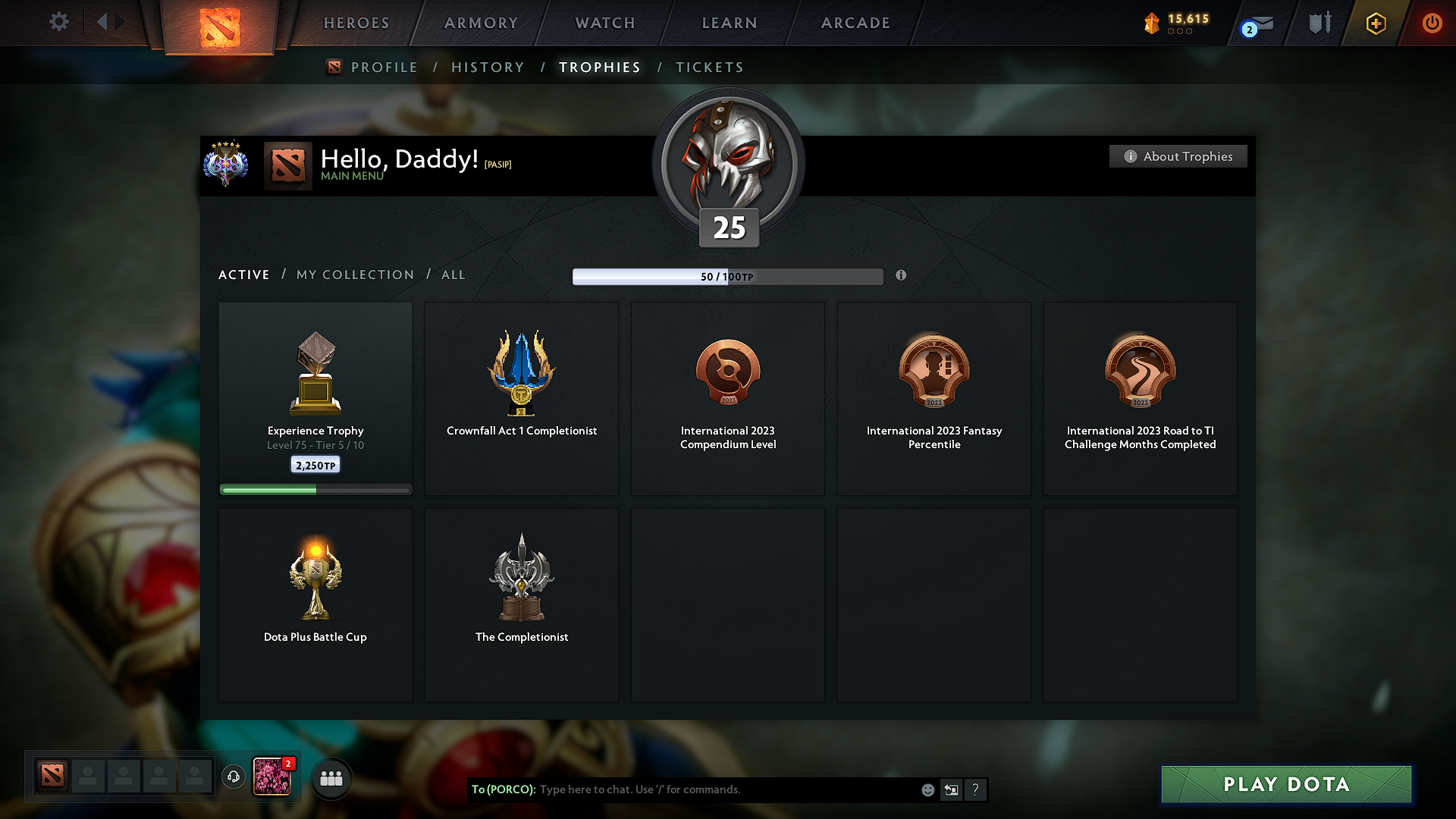Open the TICKETS tab

click(709, 67)
